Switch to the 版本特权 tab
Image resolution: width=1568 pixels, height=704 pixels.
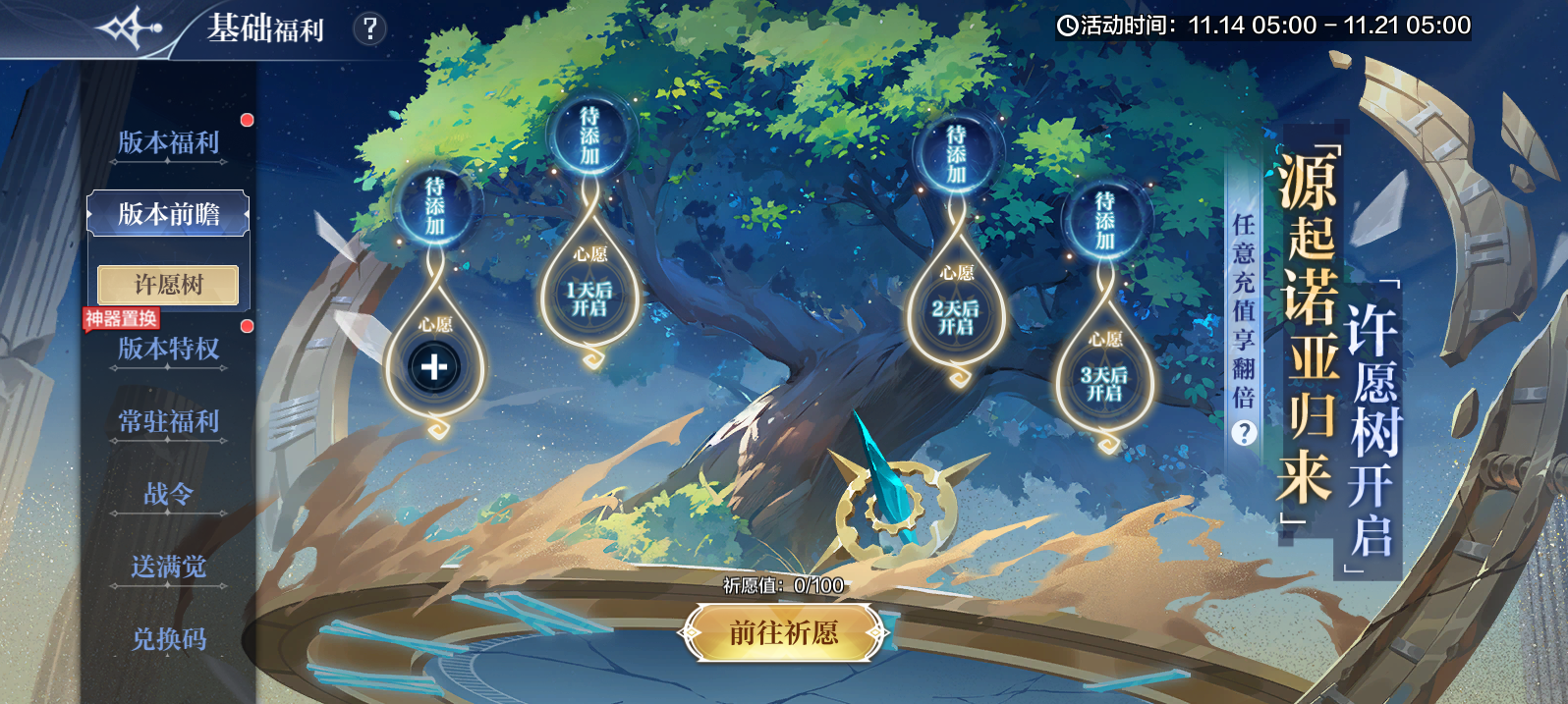(x=168, y=349)
